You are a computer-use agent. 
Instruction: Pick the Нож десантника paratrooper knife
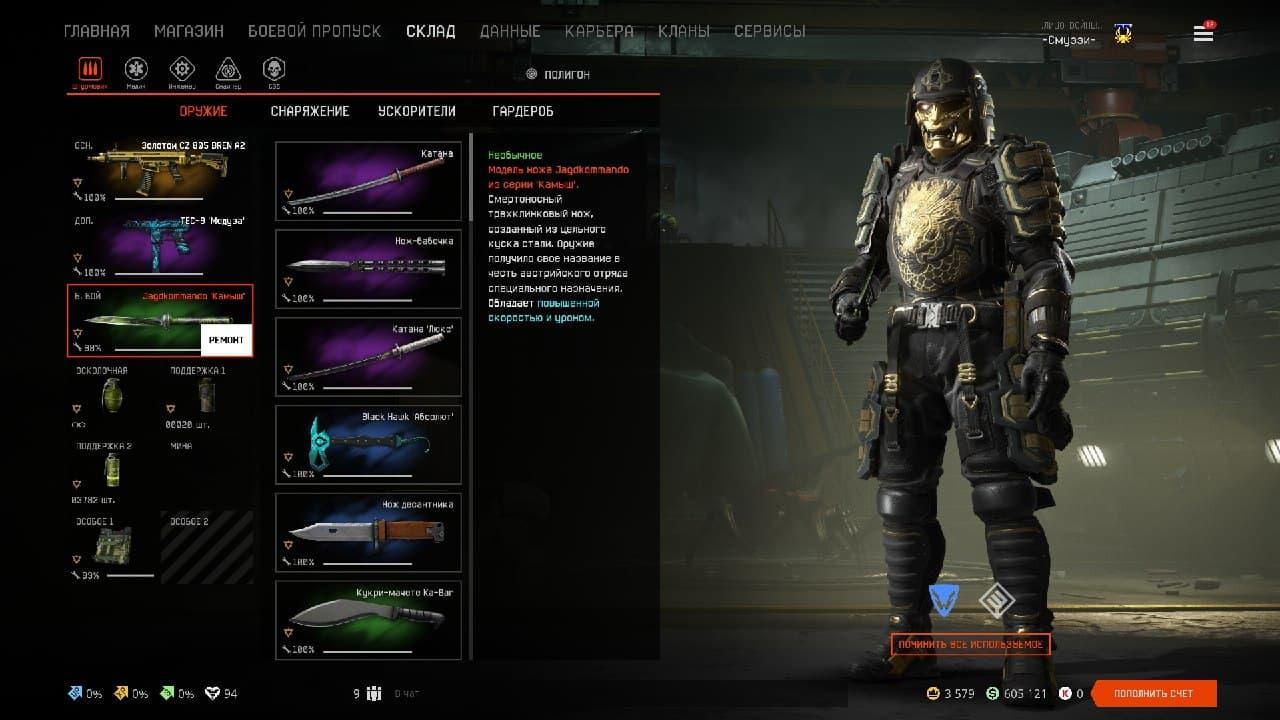tap(368, 532)
